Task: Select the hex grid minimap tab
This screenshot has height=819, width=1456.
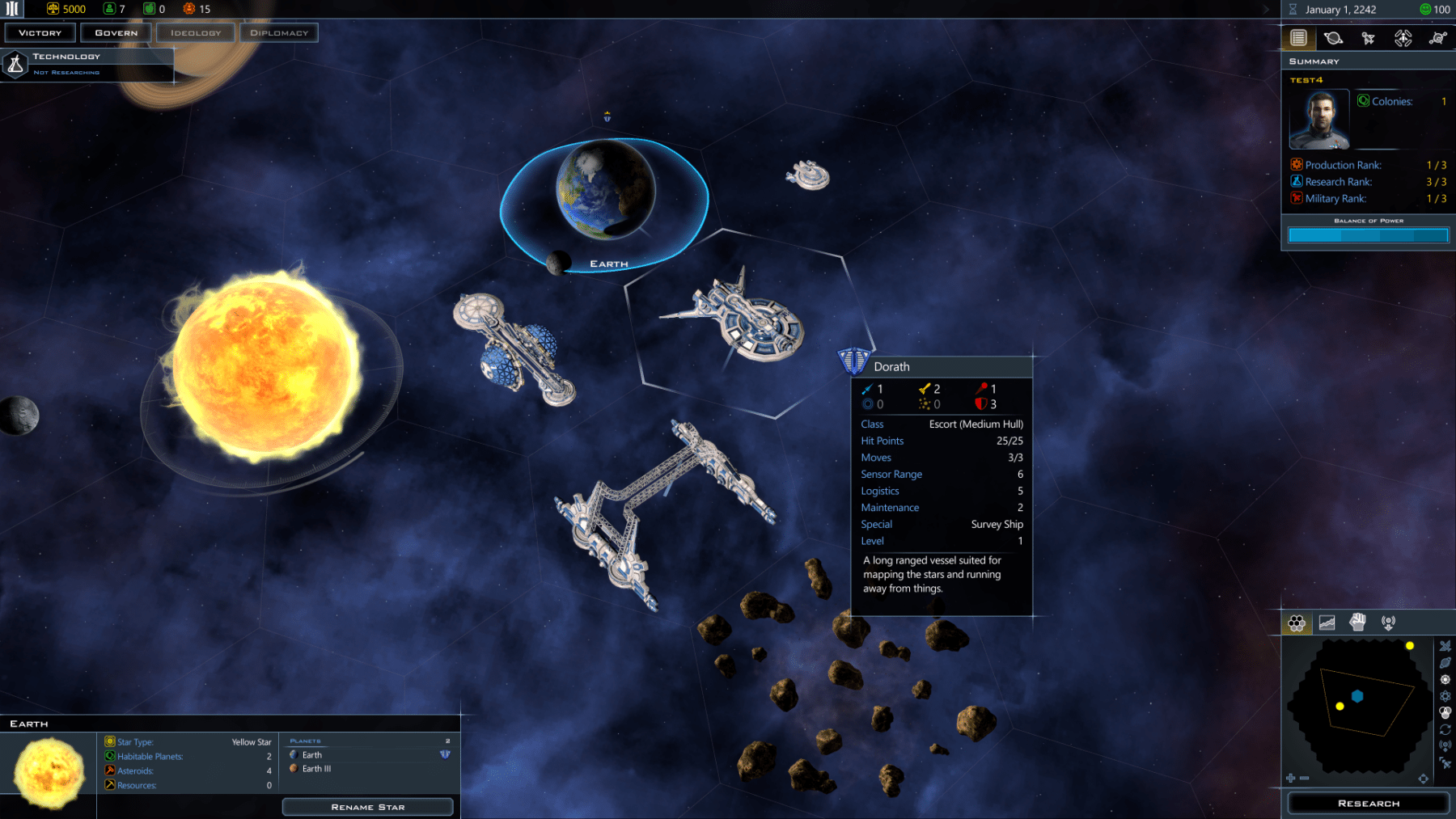Action: pyautogui.click(x=1297, y=623)
